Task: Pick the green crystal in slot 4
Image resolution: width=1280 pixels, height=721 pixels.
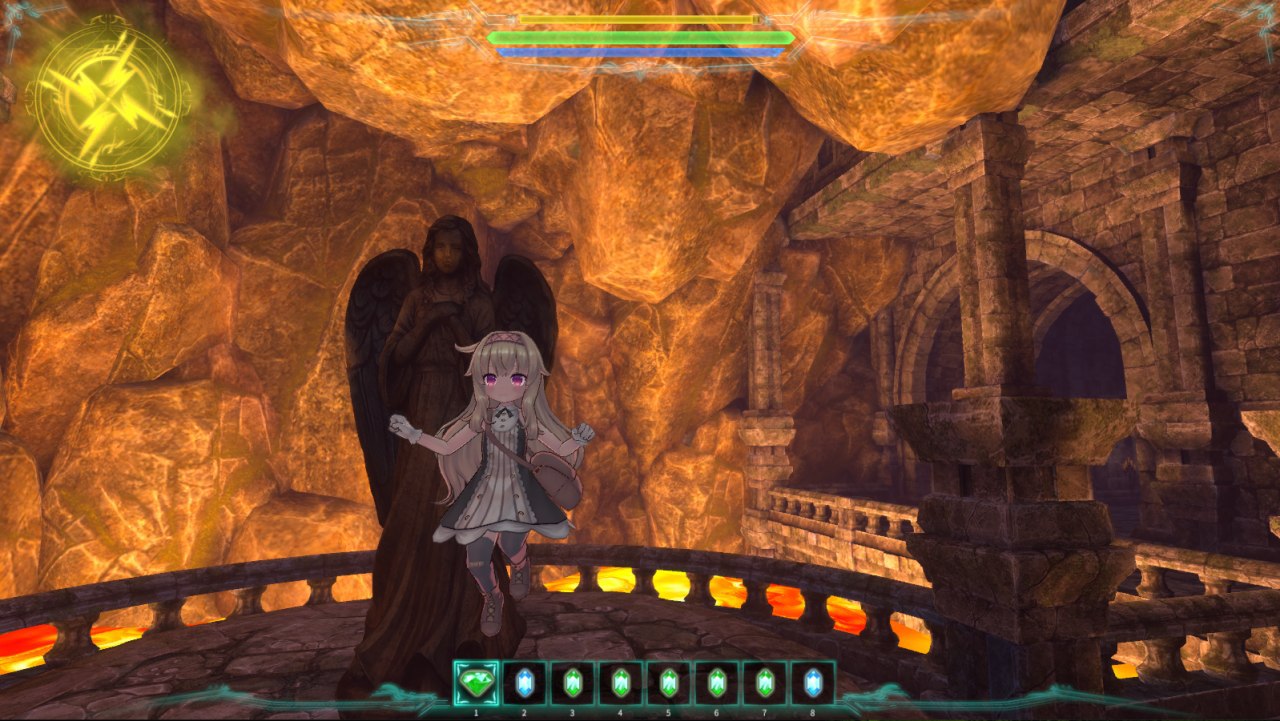Action: click(620, 683)
